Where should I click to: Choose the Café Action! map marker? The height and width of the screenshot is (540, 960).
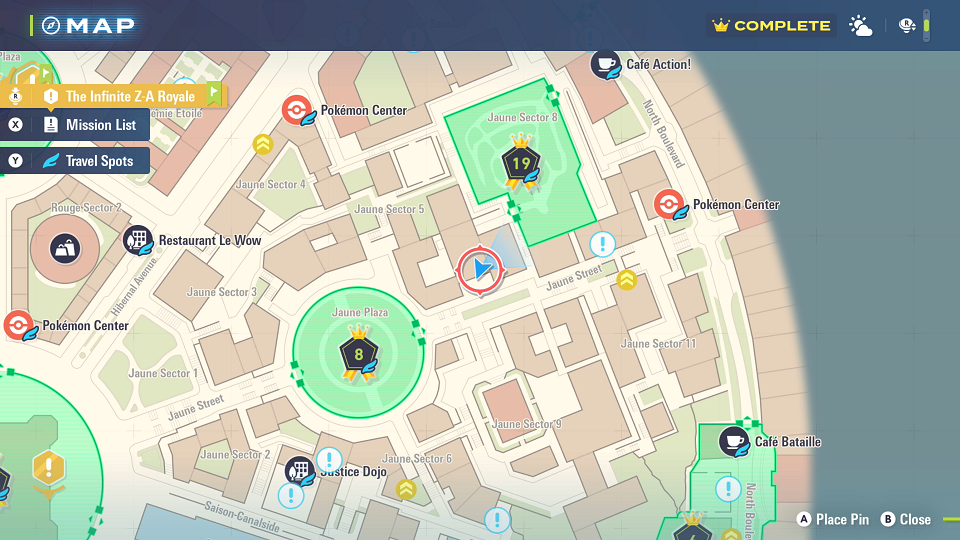tap(605, 64)
